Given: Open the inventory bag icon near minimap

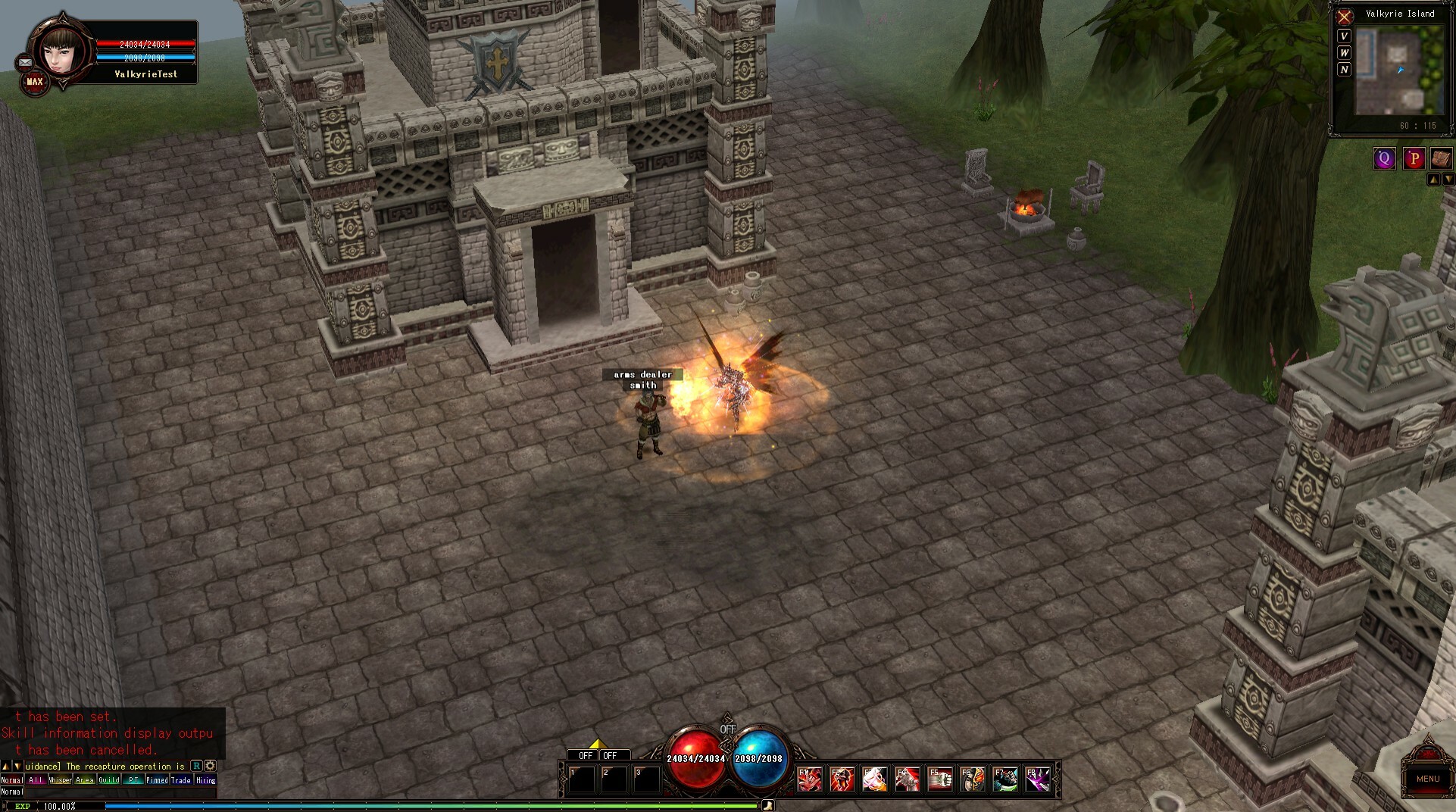Looking at the screenshot, I should point(1441,158).
